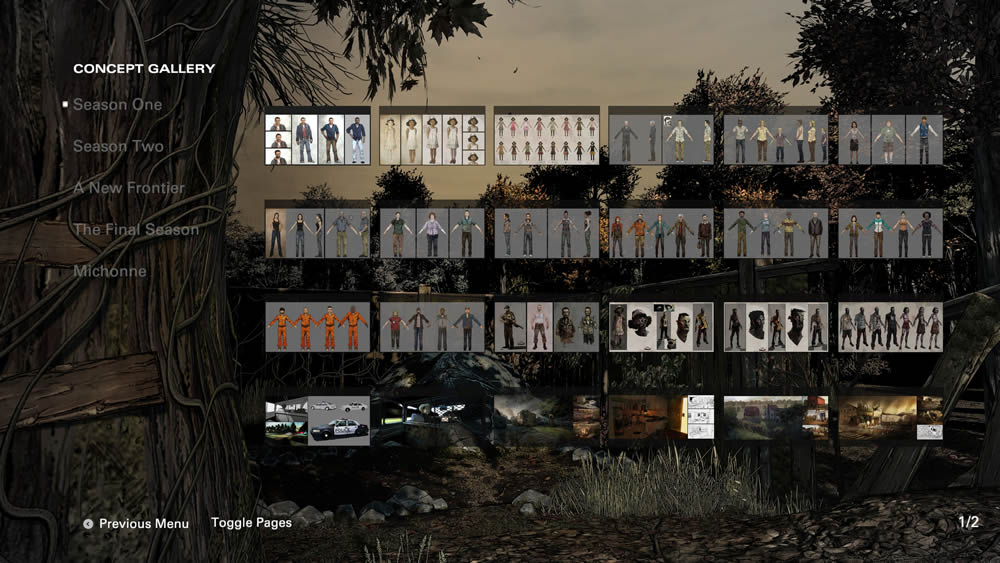Open the Season Two concept gallery
The image size is (1000, 563).
tap(118, 146)
